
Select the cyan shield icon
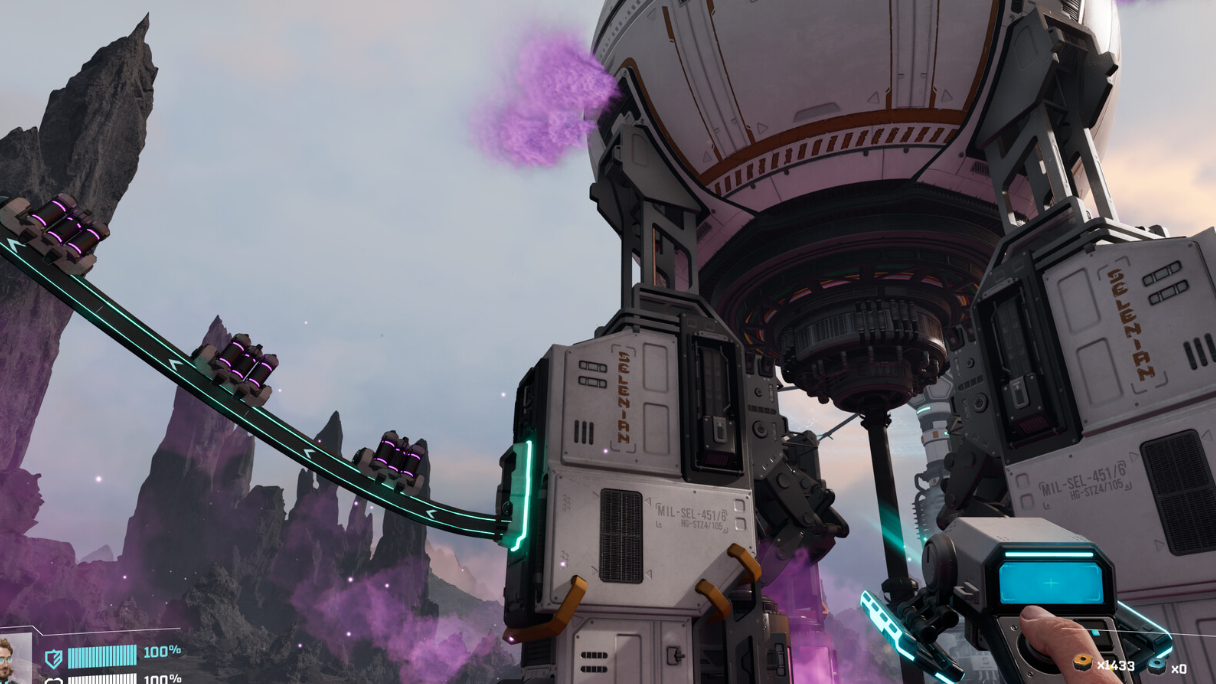[x=53, y=657]
